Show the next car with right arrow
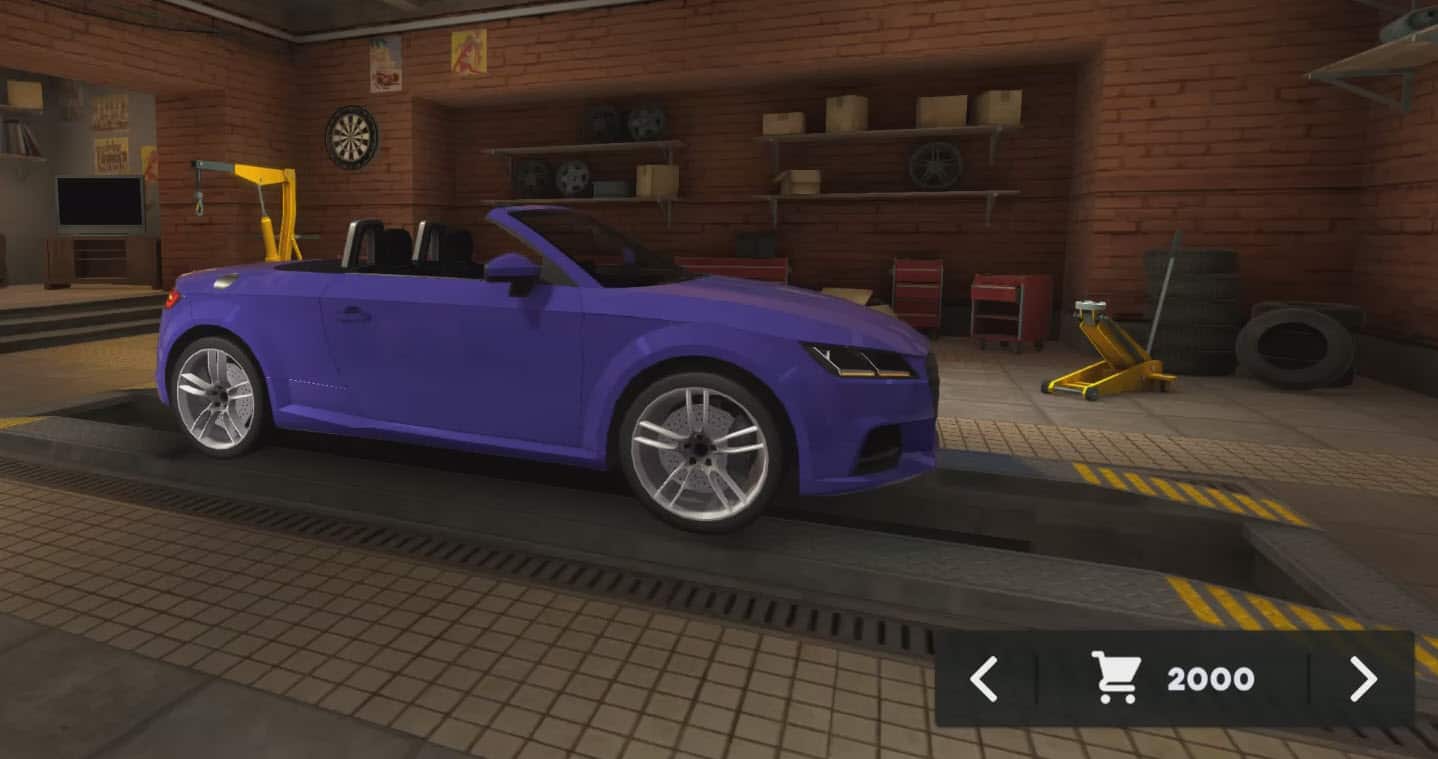 click(1362, 679)
